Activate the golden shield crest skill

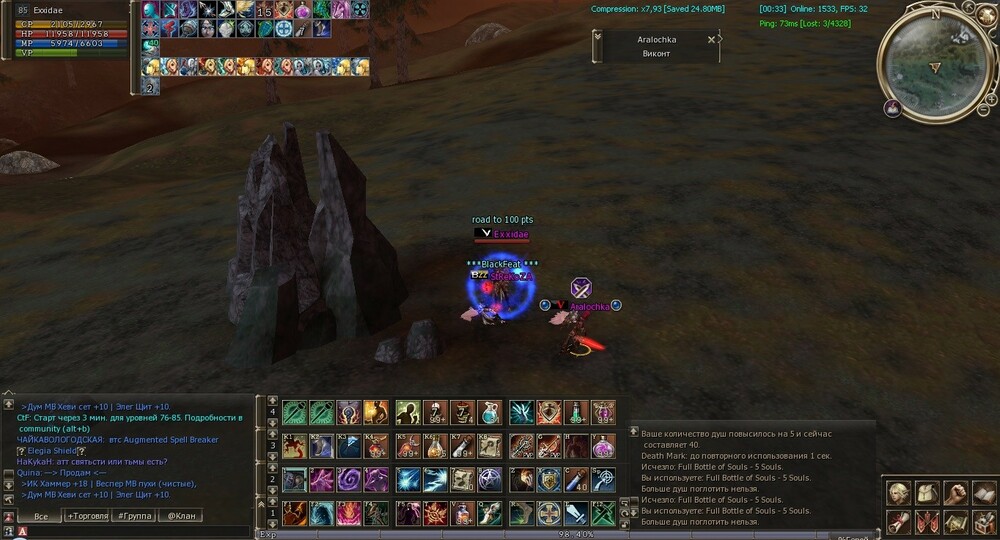[x=548, y=480]
